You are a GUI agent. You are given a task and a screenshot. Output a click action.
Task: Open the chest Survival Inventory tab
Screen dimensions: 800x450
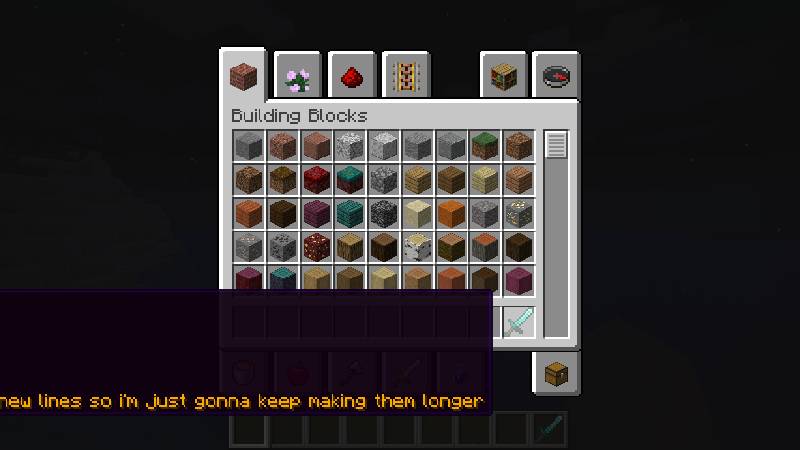[x=556, y=374]
